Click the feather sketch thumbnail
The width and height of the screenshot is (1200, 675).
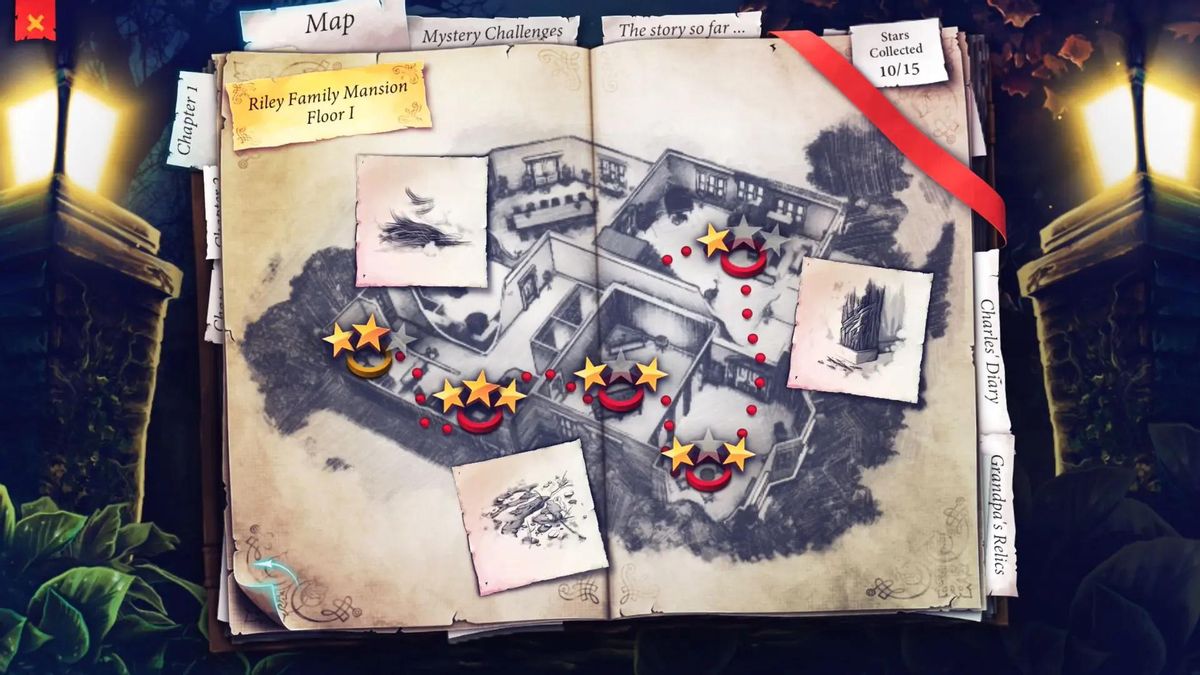[x=421, y=221]
